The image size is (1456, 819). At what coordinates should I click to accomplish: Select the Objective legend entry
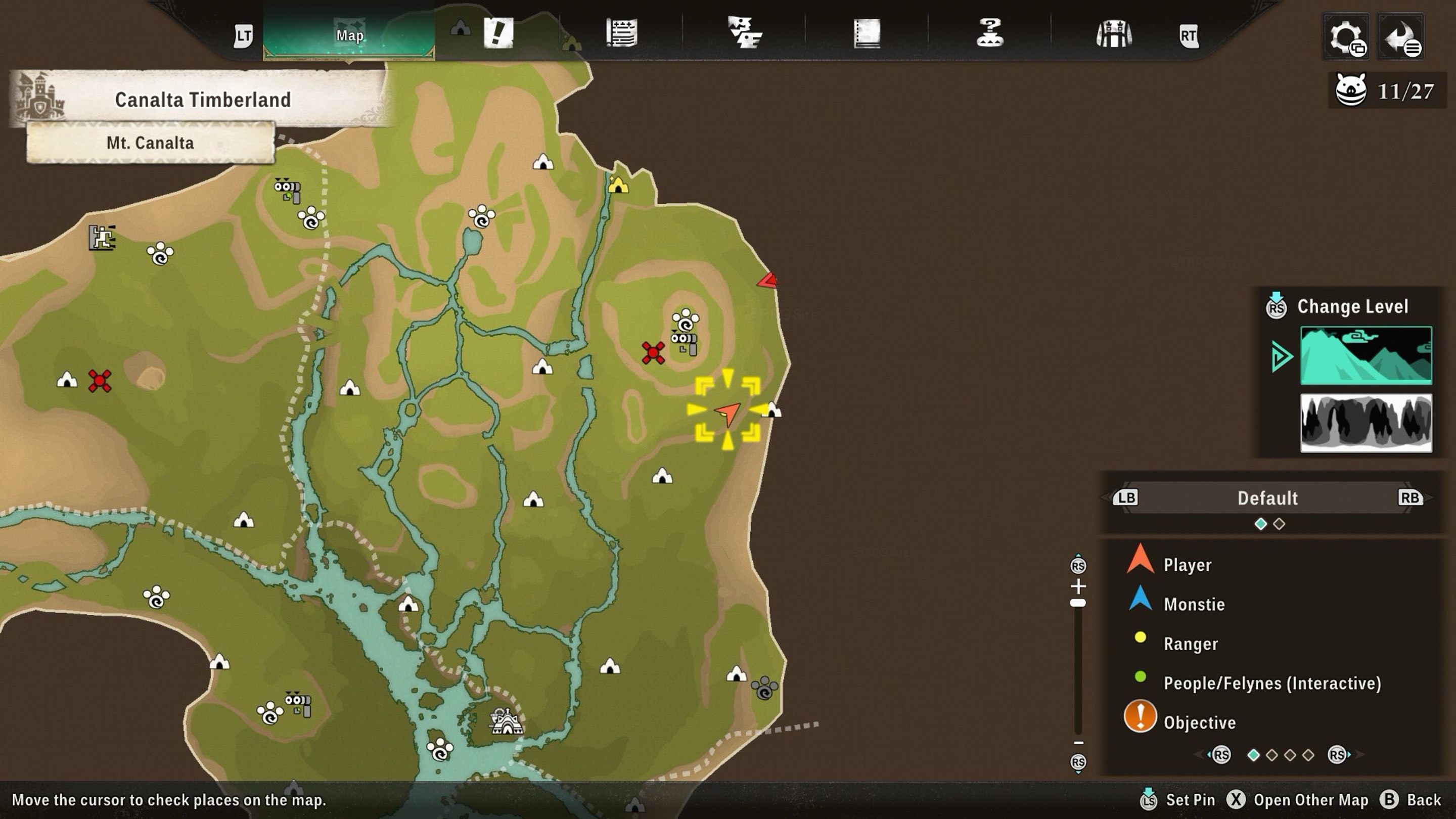[x=1199, y=722]
